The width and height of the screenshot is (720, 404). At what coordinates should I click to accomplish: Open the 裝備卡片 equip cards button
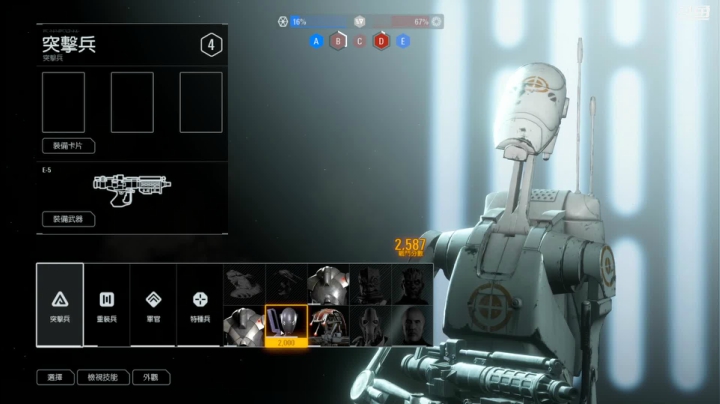(68, 146)
